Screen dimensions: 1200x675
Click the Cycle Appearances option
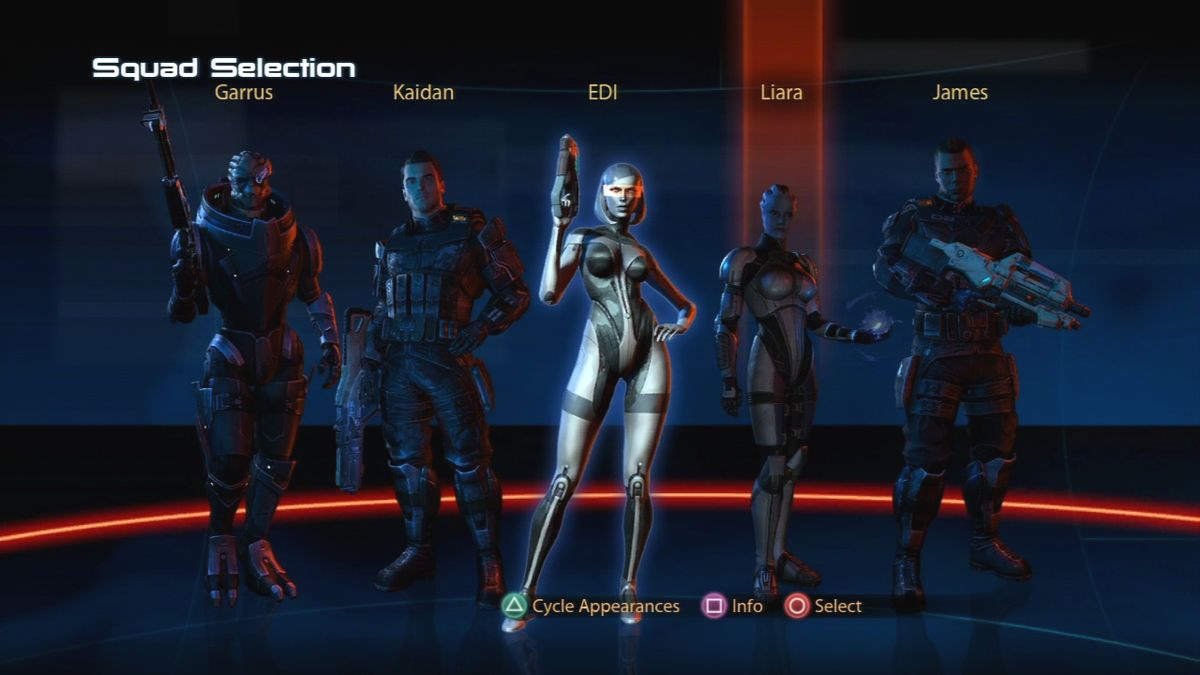tap(591, 606)
